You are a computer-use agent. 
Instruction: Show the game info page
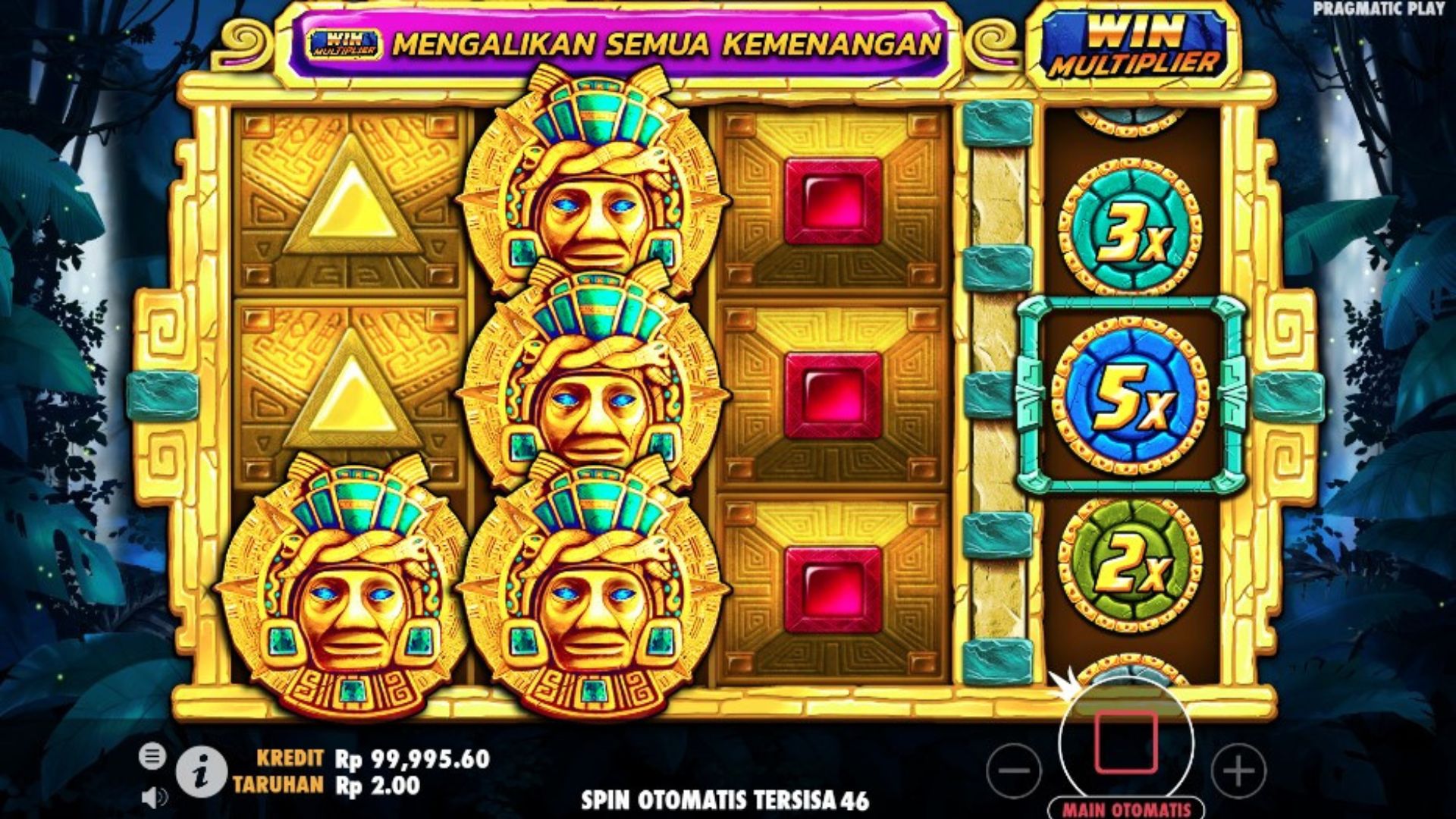click(201, 773)
